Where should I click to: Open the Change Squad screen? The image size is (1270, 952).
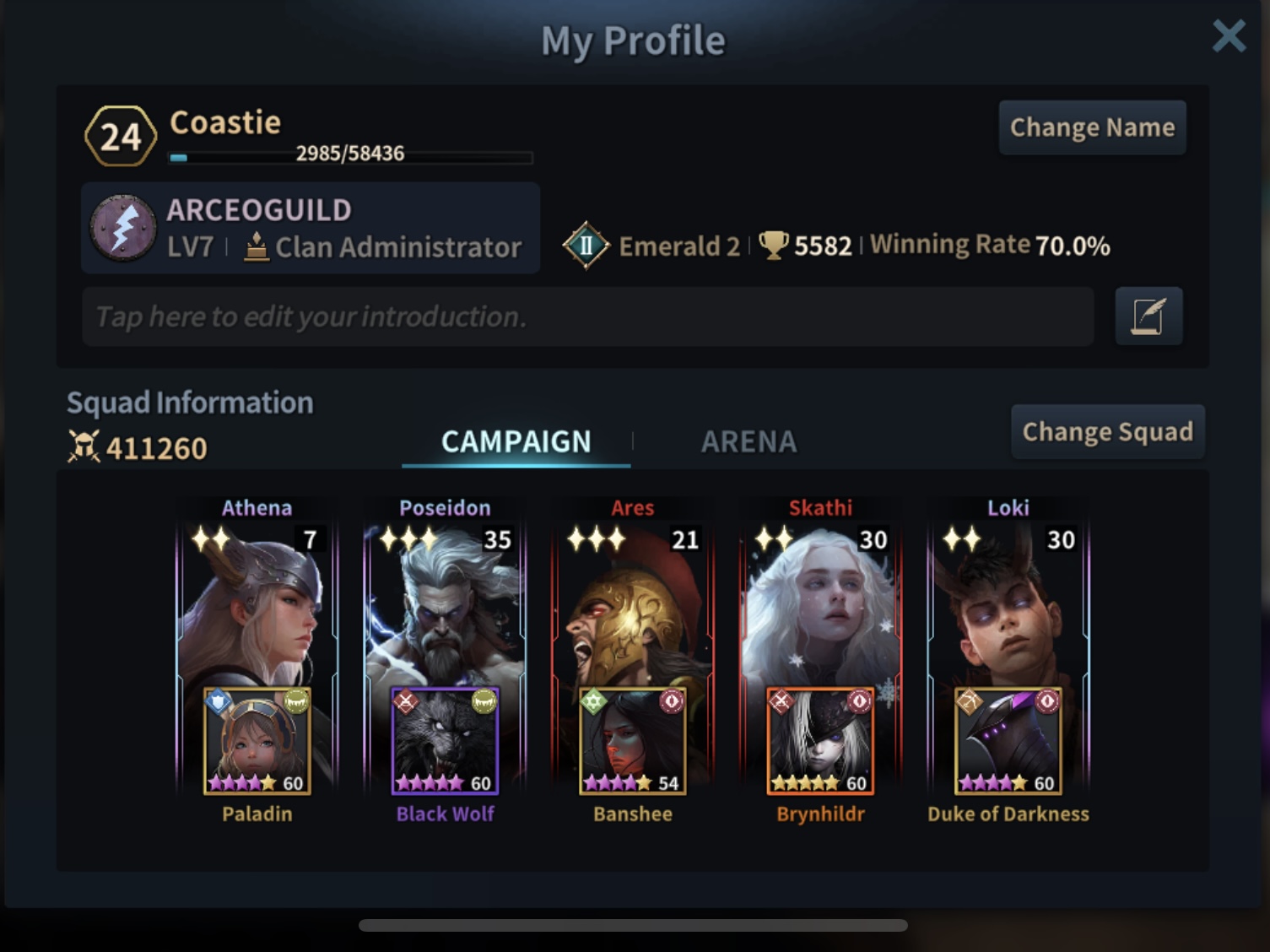tap(1107, 432)
